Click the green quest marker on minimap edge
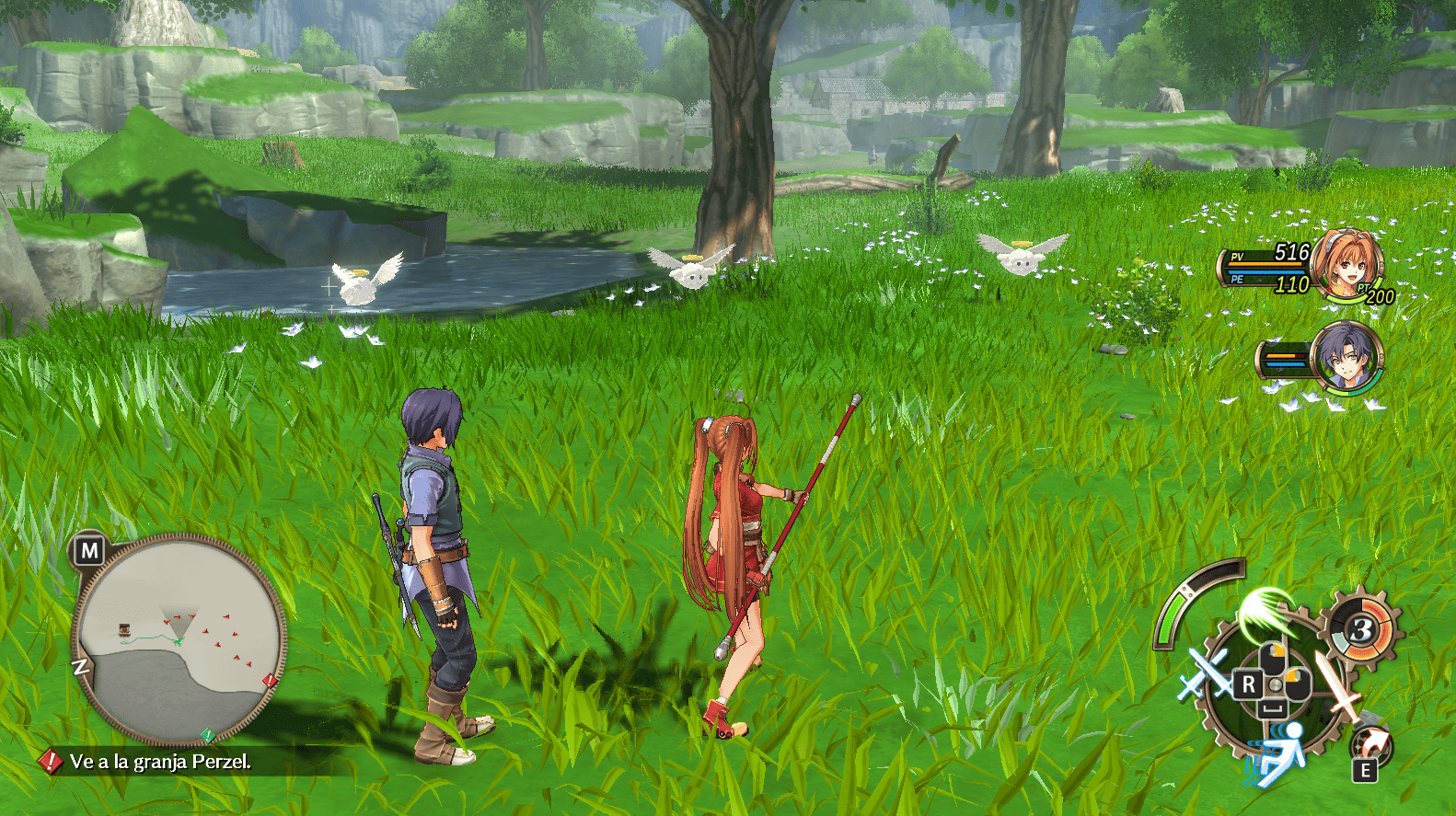The height and width of the screenshot is (816, 1456). pos(209,734)
